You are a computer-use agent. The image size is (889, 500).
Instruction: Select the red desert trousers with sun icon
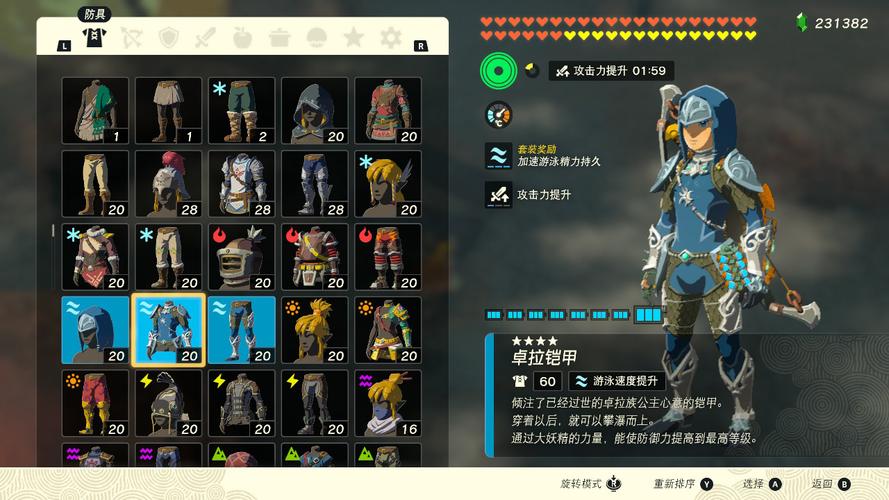[95, 402]
